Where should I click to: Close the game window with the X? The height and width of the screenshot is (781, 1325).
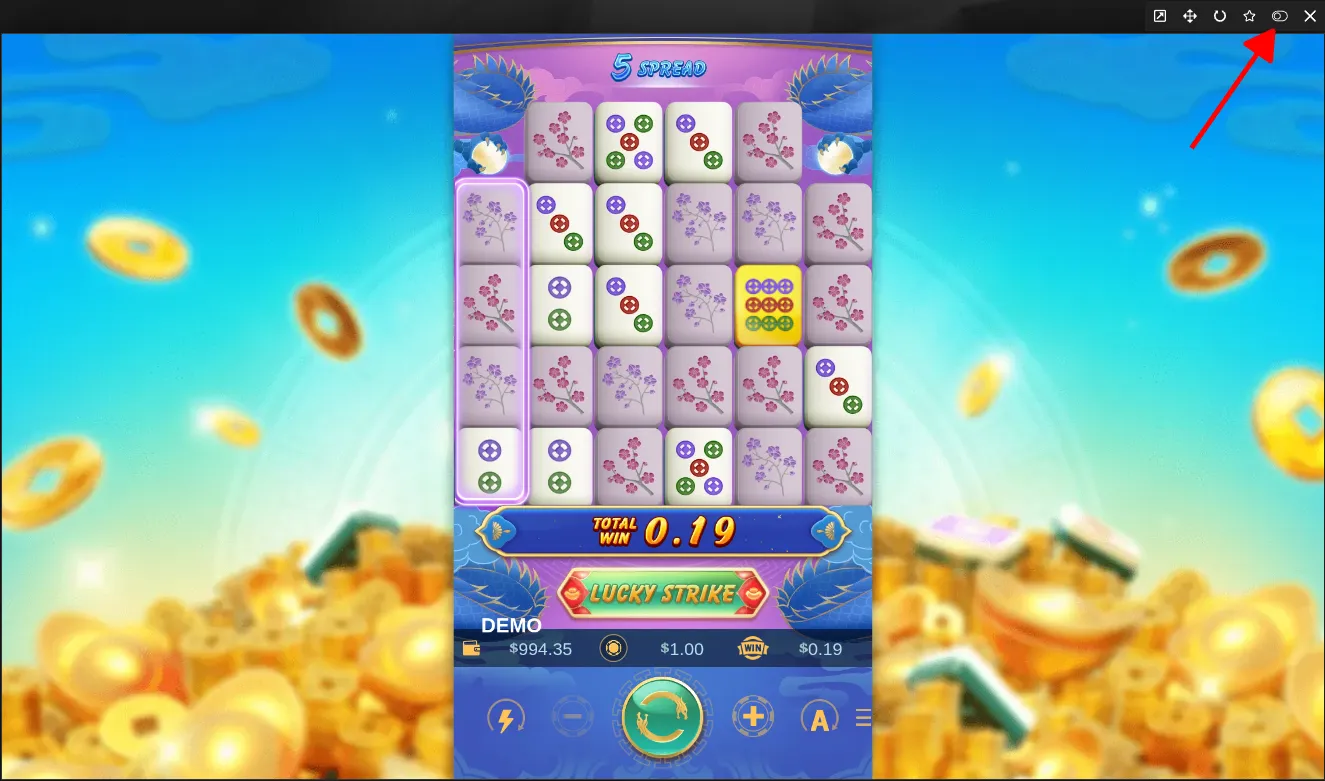click(1310, 16)
